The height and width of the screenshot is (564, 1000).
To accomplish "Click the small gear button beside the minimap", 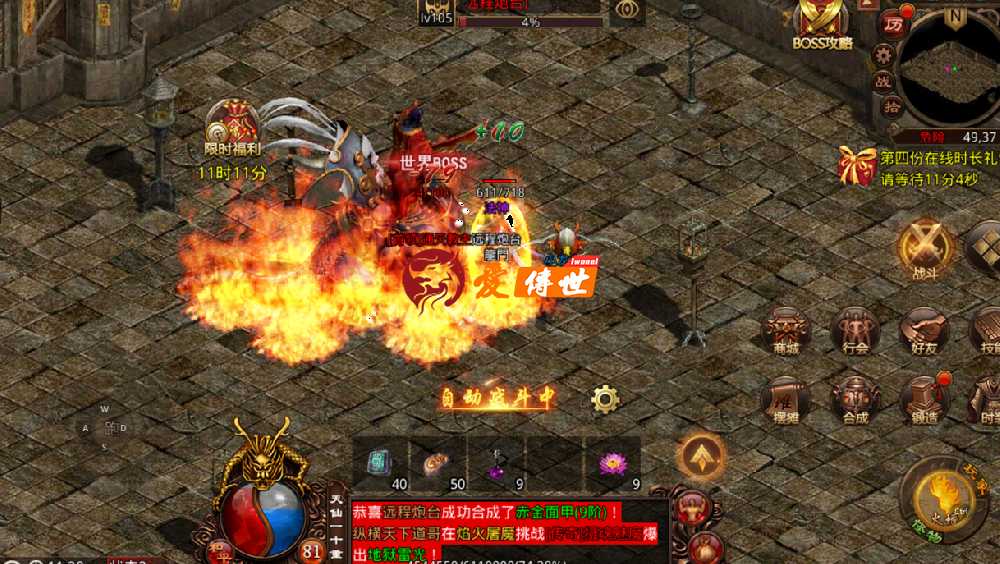I will tap(882, 54).
